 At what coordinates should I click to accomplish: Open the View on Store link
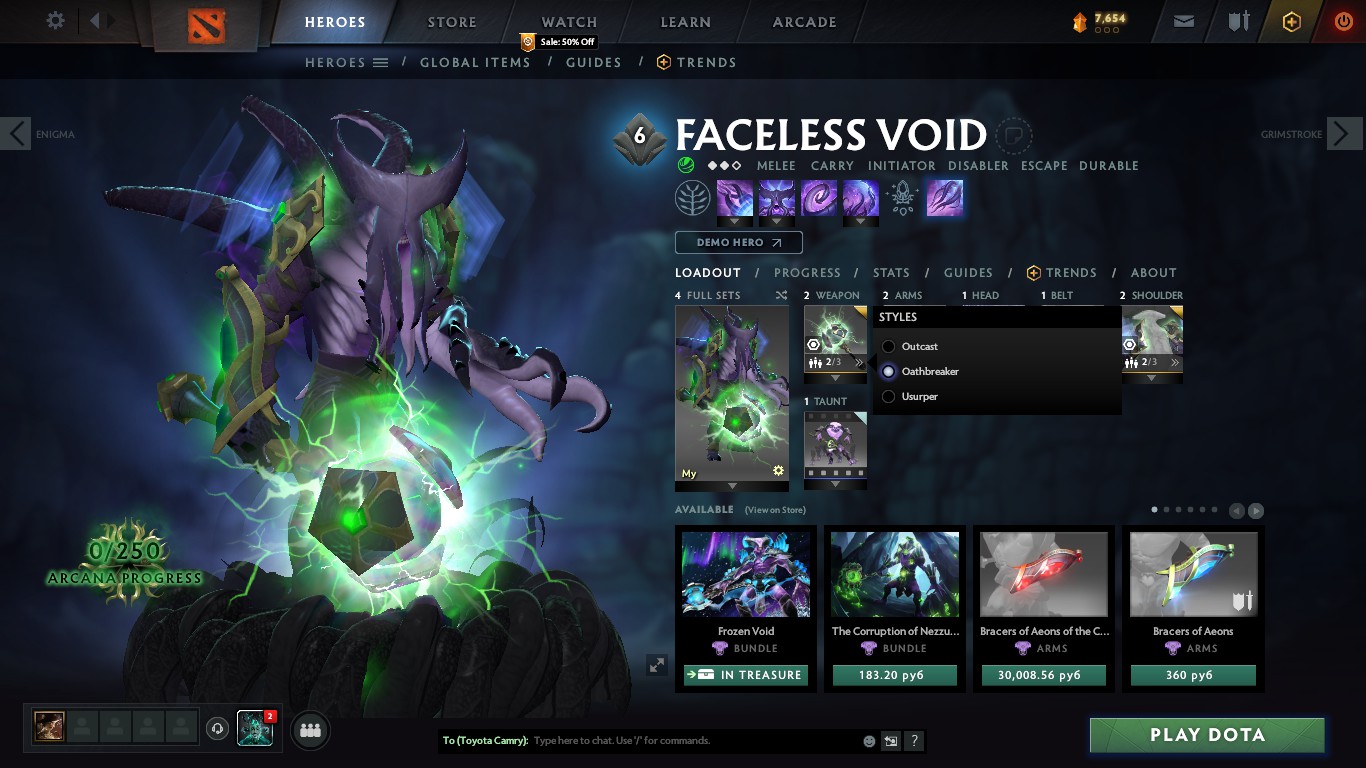[x=773, y=510]
